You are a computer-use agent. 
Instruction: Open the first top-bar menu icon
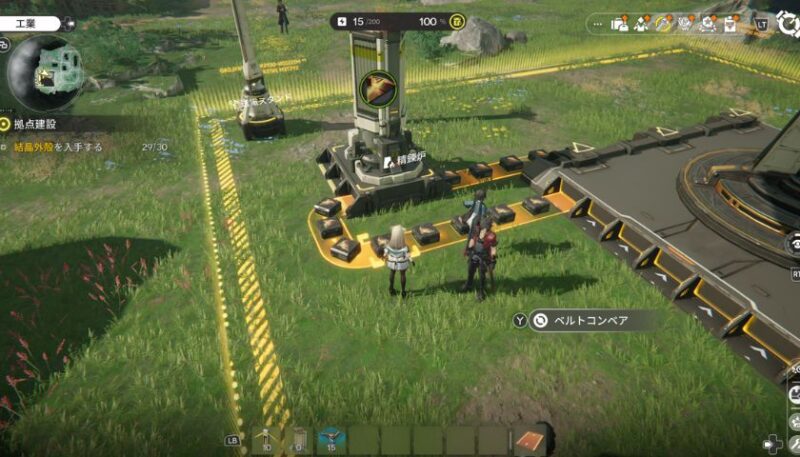621,23
